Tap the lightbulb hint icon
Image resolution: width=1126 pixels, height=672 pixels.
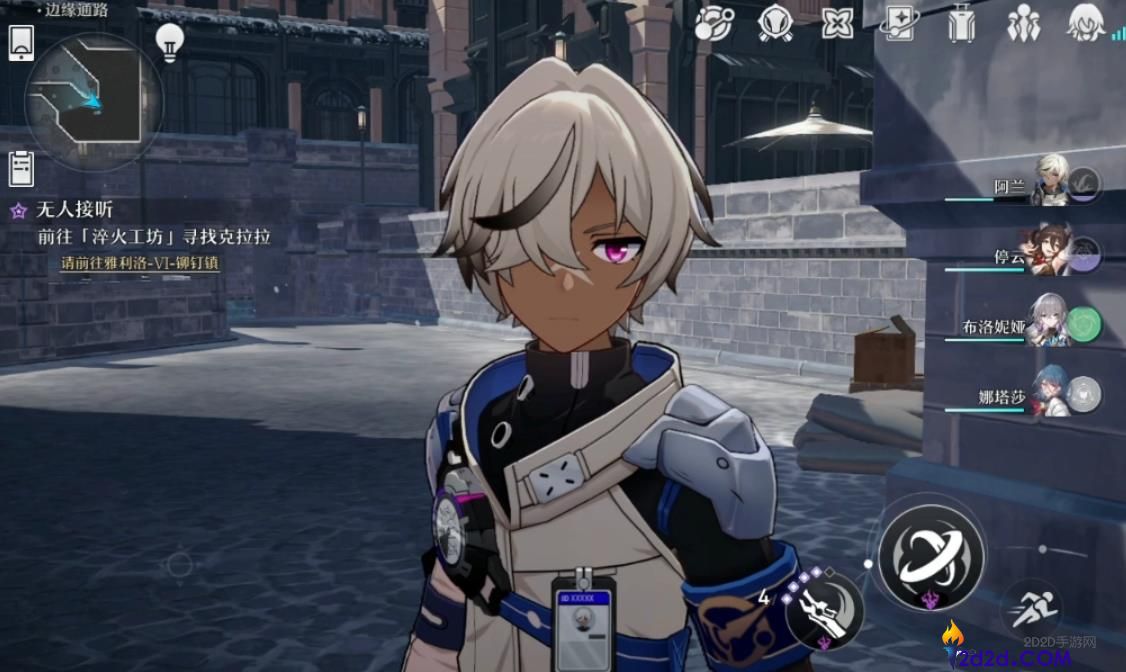(x=170, y=42)
